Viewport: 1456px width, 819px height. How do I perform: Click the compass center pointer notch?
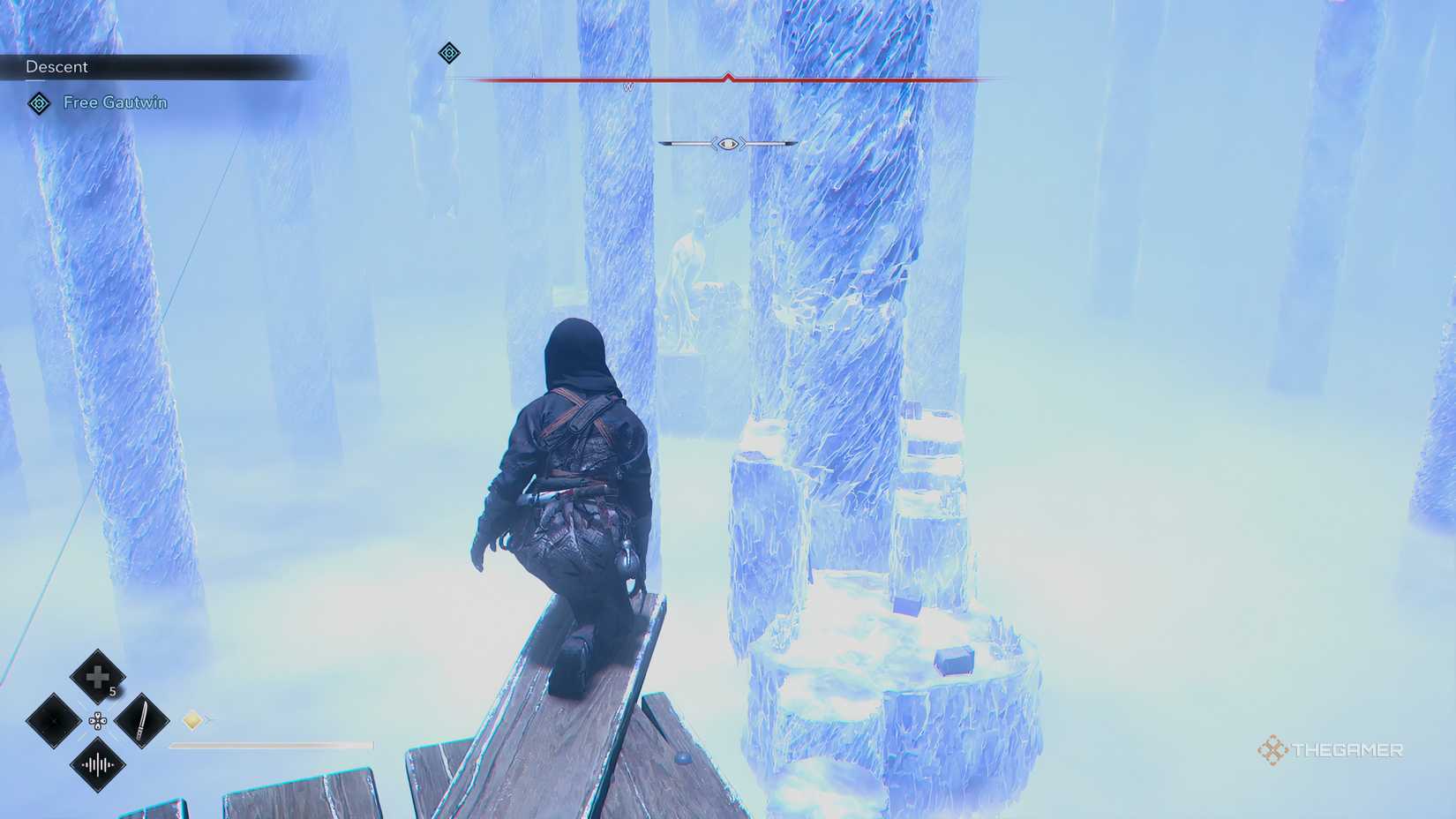(728, 76)
